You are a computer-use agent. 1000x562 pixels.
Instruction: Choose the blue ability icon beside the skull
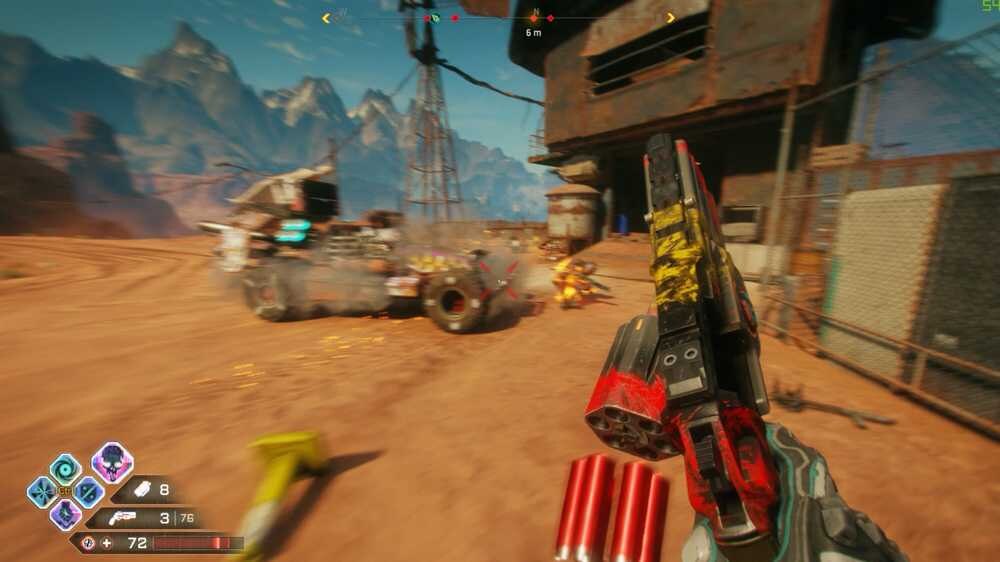pyautogui.click(x=88, y=491)
